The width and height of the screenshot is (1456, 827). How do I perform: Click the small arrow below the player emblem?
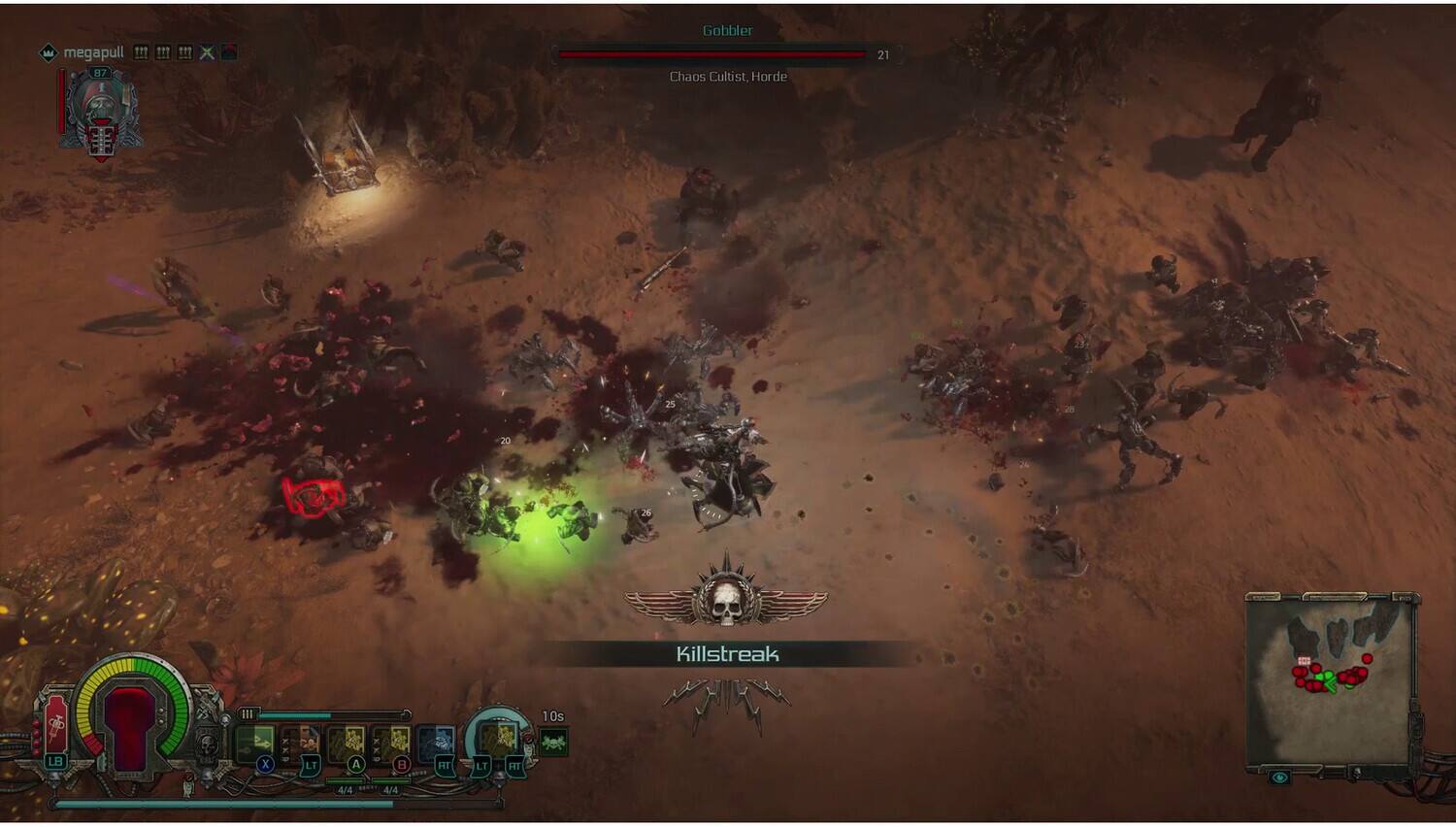point(101,159)
